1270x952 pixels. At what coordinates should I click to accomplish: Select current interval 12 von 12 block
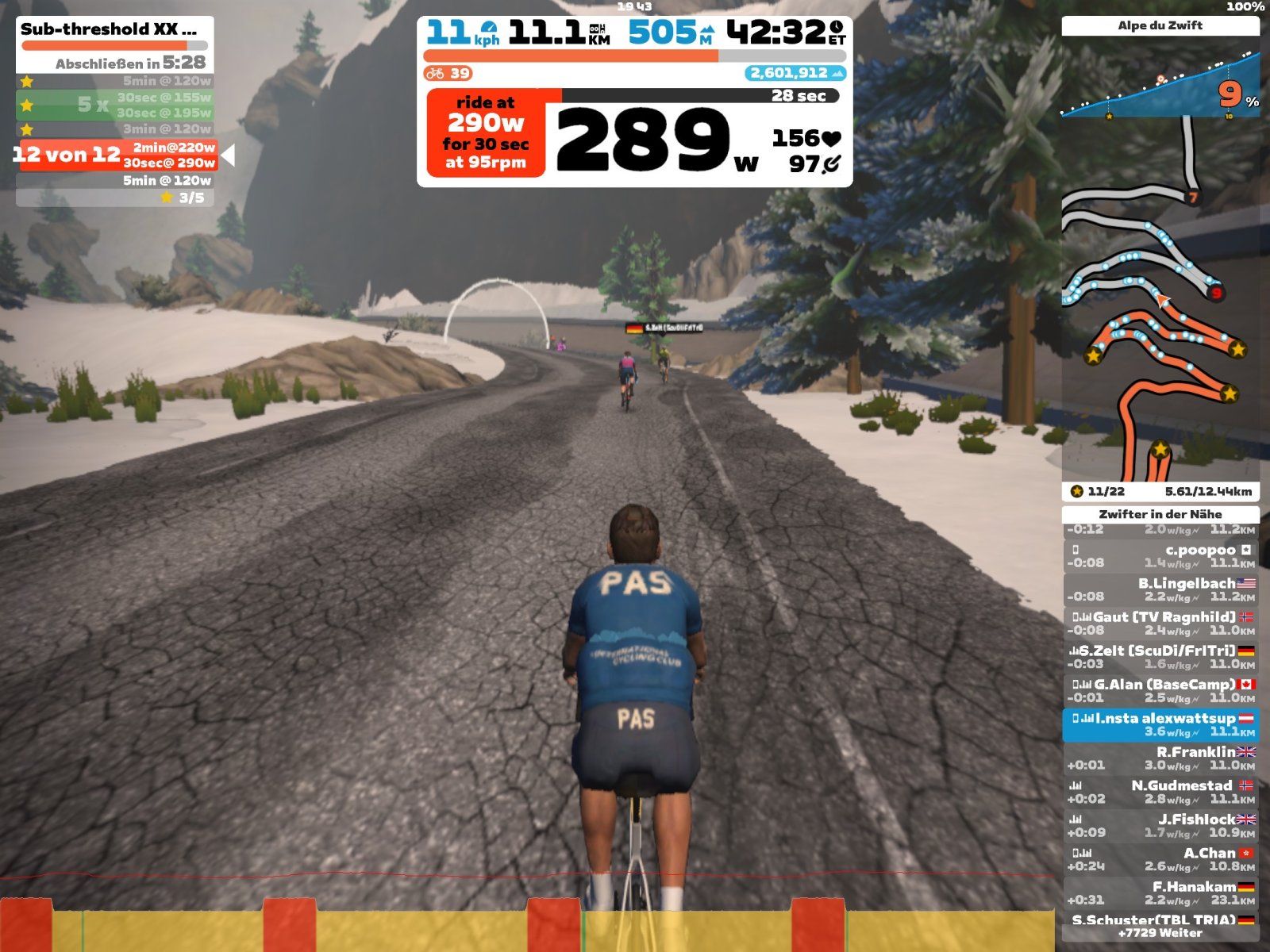pyautogui.click(x=116, y=155)
